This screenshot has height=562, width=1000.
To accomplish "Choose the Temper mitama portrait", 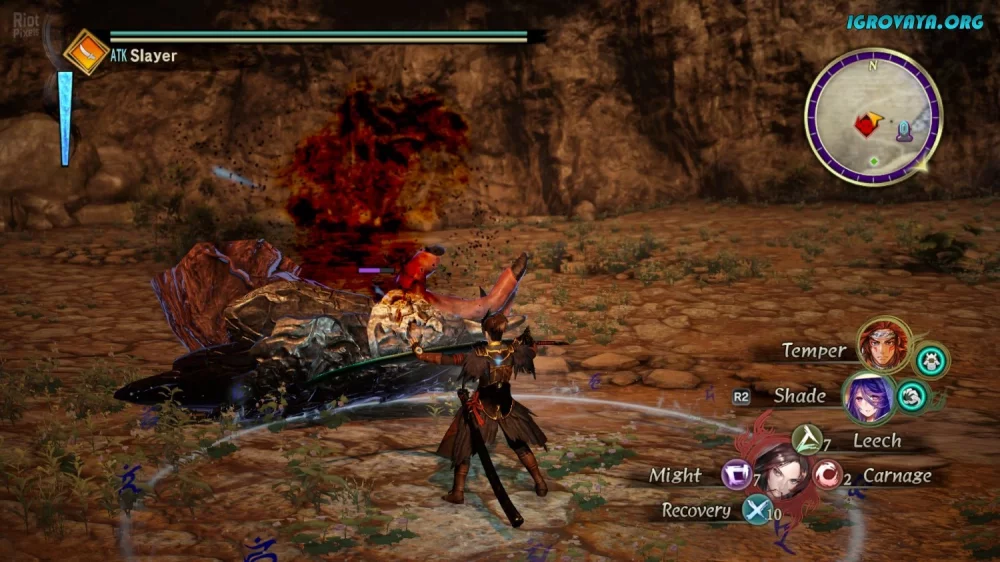I will pos(885,346).
